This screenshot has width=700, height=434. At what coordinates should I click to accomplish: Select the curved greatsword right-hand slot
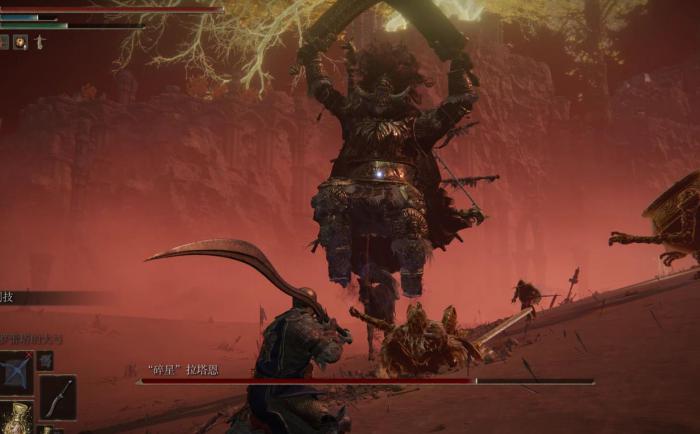pyautogui.click(x=57, y=397)
